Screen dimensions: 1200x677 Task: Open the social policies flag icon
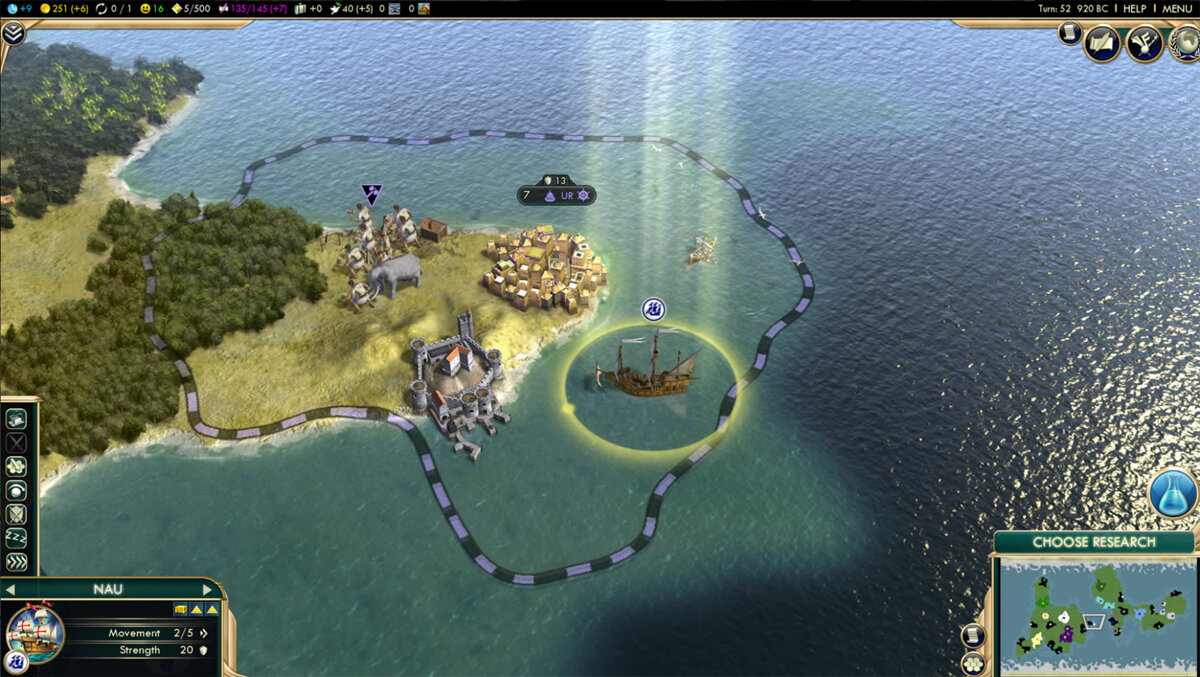point(1143,43)
